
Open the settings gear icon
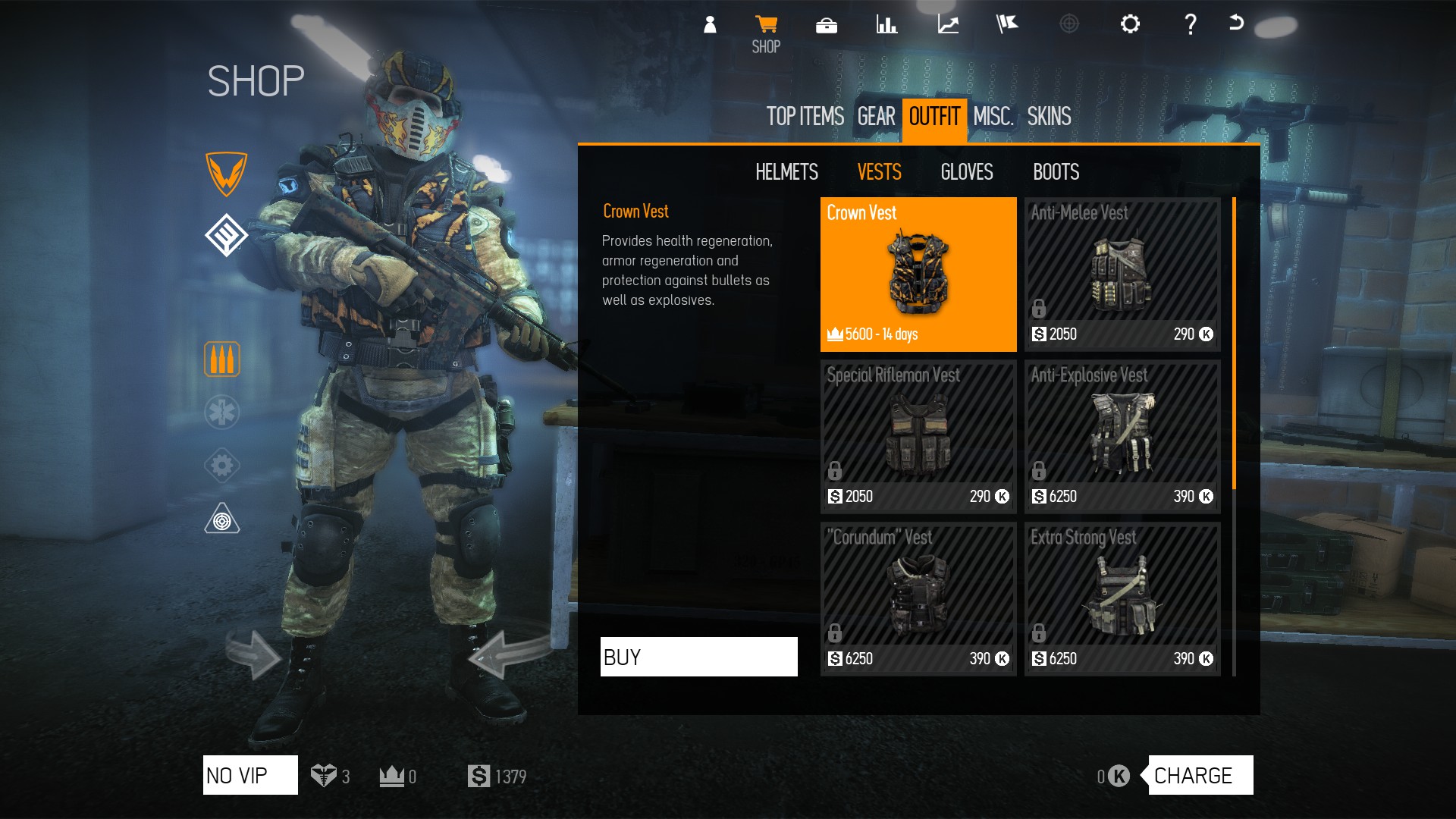1130,24
